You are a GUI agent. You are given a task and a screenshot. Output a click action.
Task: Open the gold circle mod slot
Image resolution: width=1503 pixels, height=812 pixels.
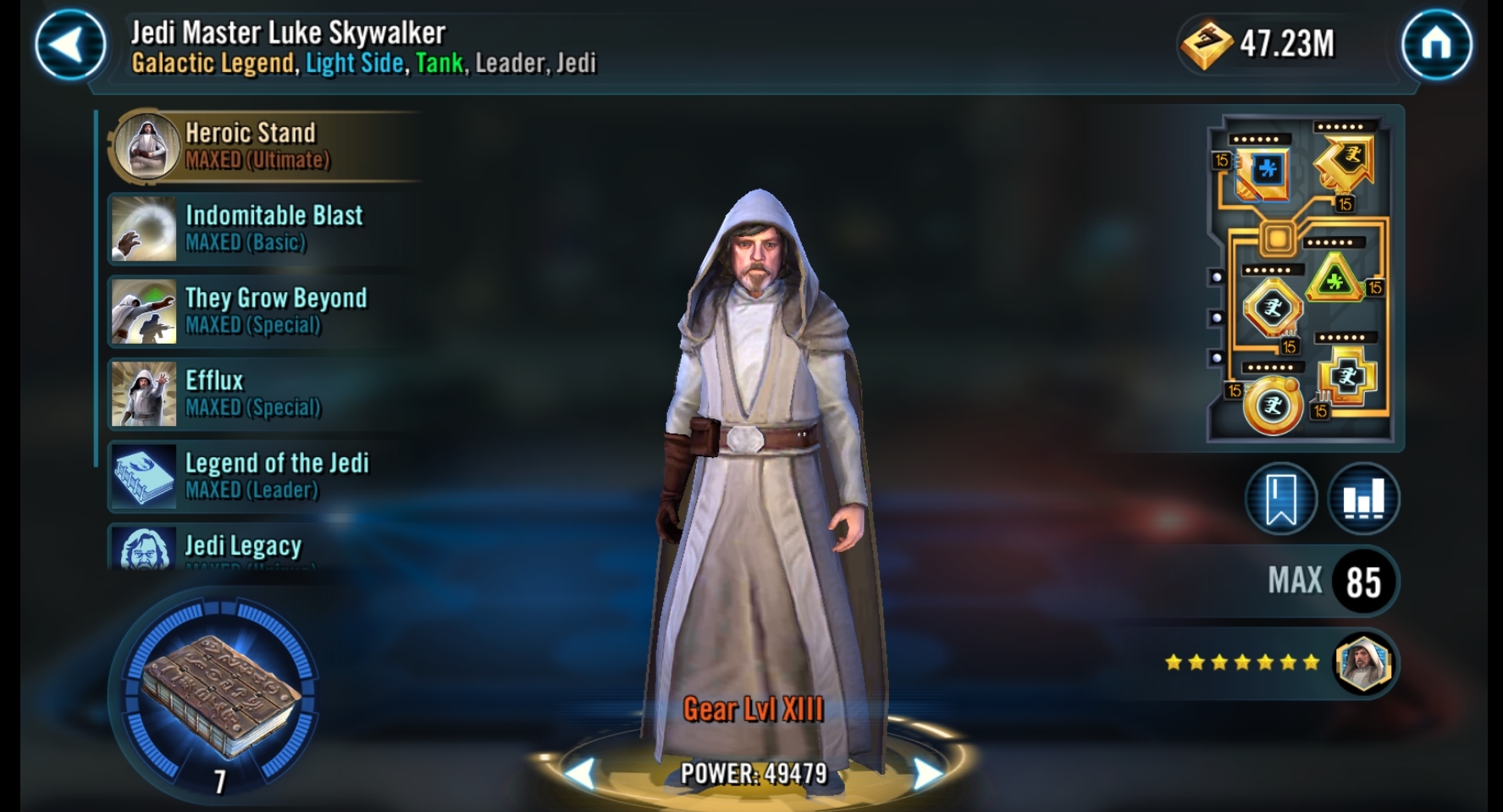click(1272, 406)
